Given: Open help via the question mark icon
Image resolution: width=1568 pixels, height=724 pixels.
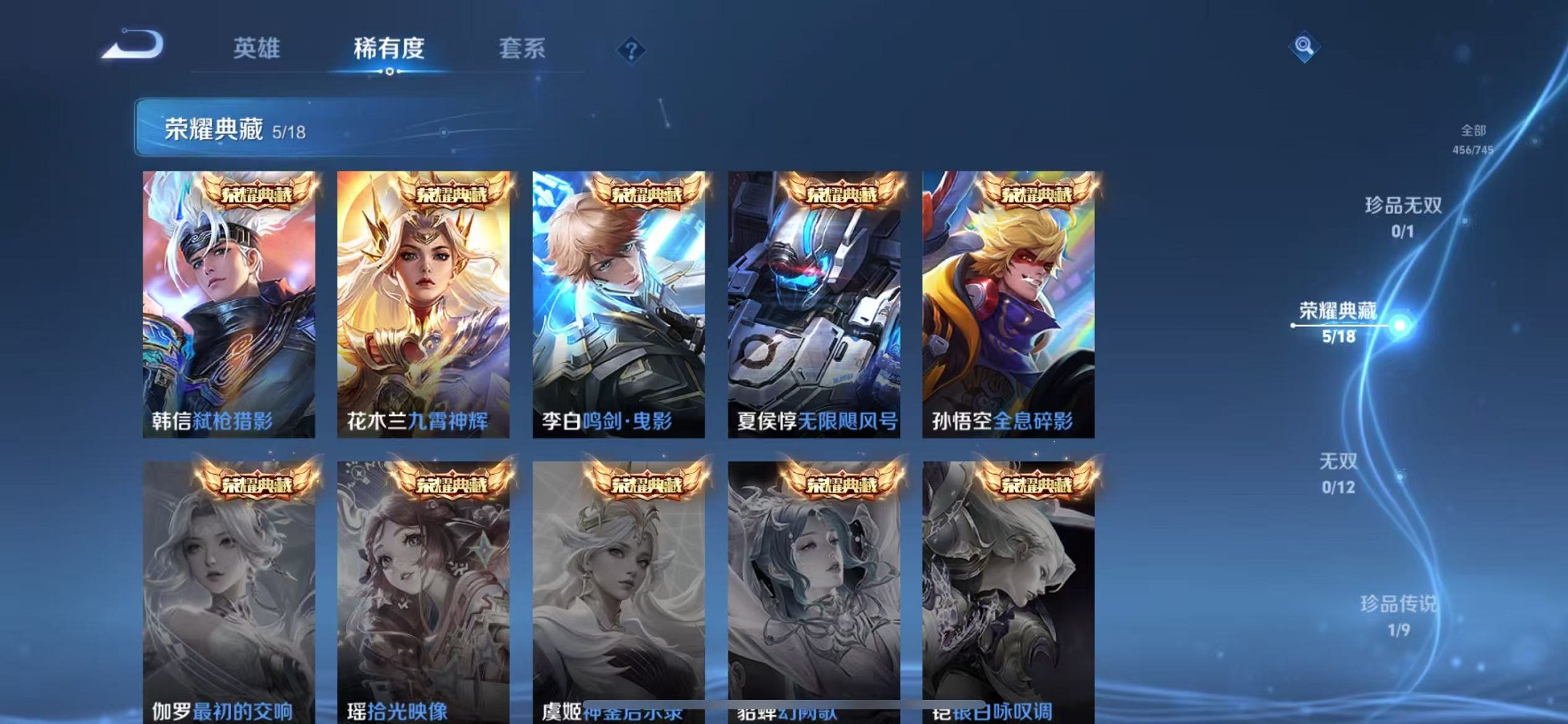Looking at the screenshot, I should 632,50.
